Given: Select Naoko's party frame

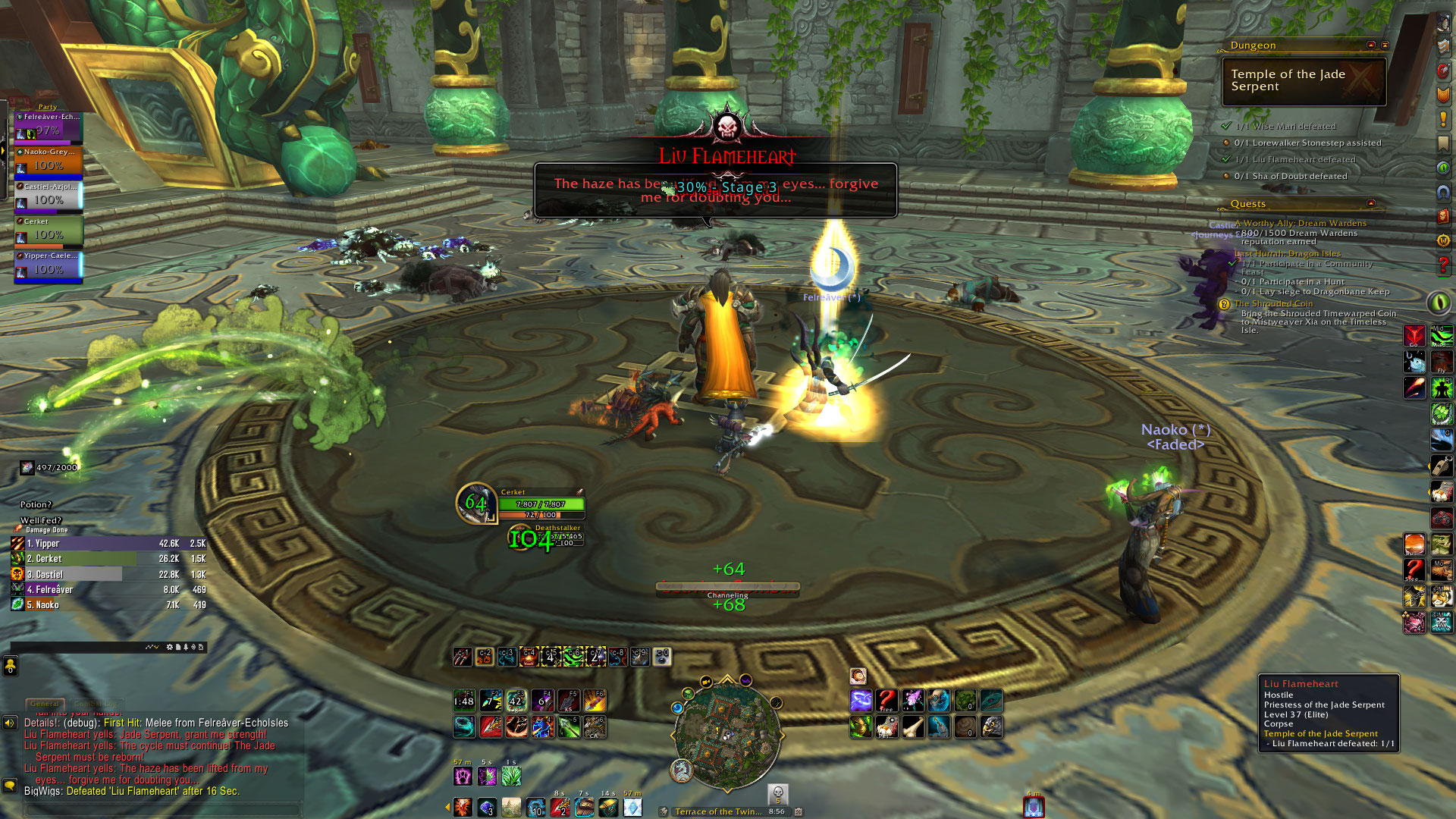Looking at the screenshot, I should [x=49, y=162].
